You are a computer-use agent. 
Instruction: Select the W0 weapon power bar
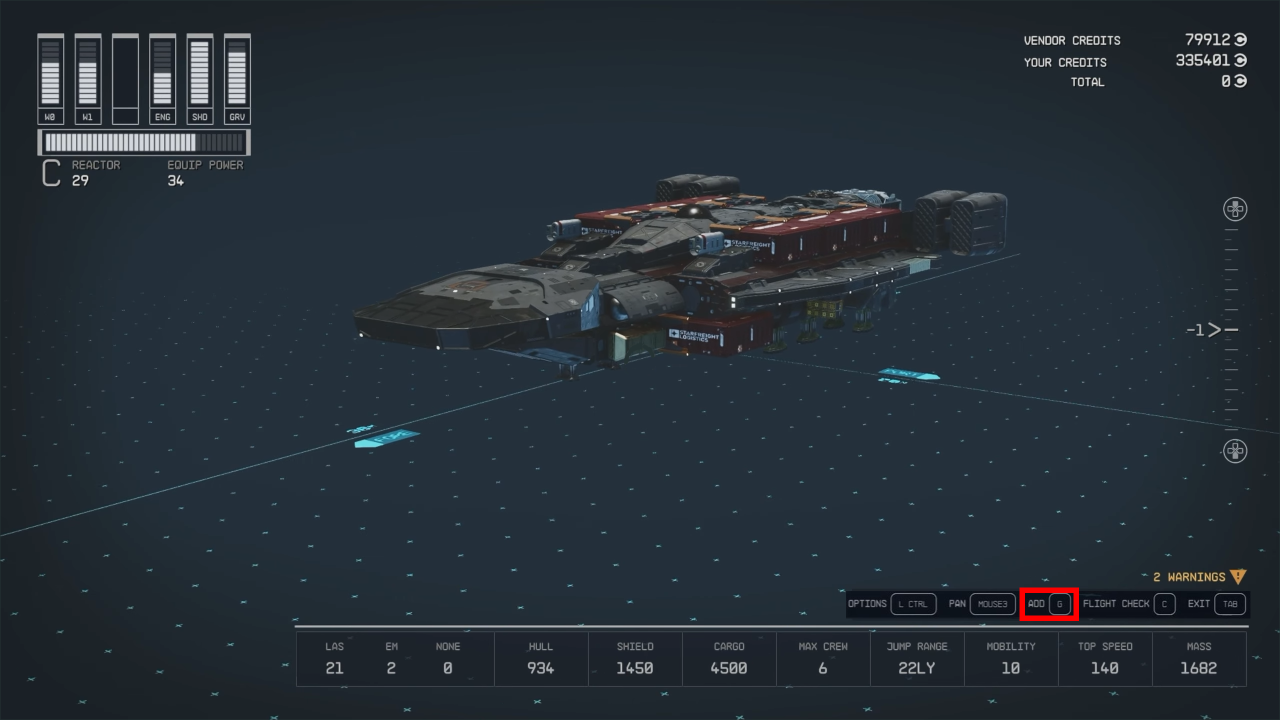click(50, 75)
